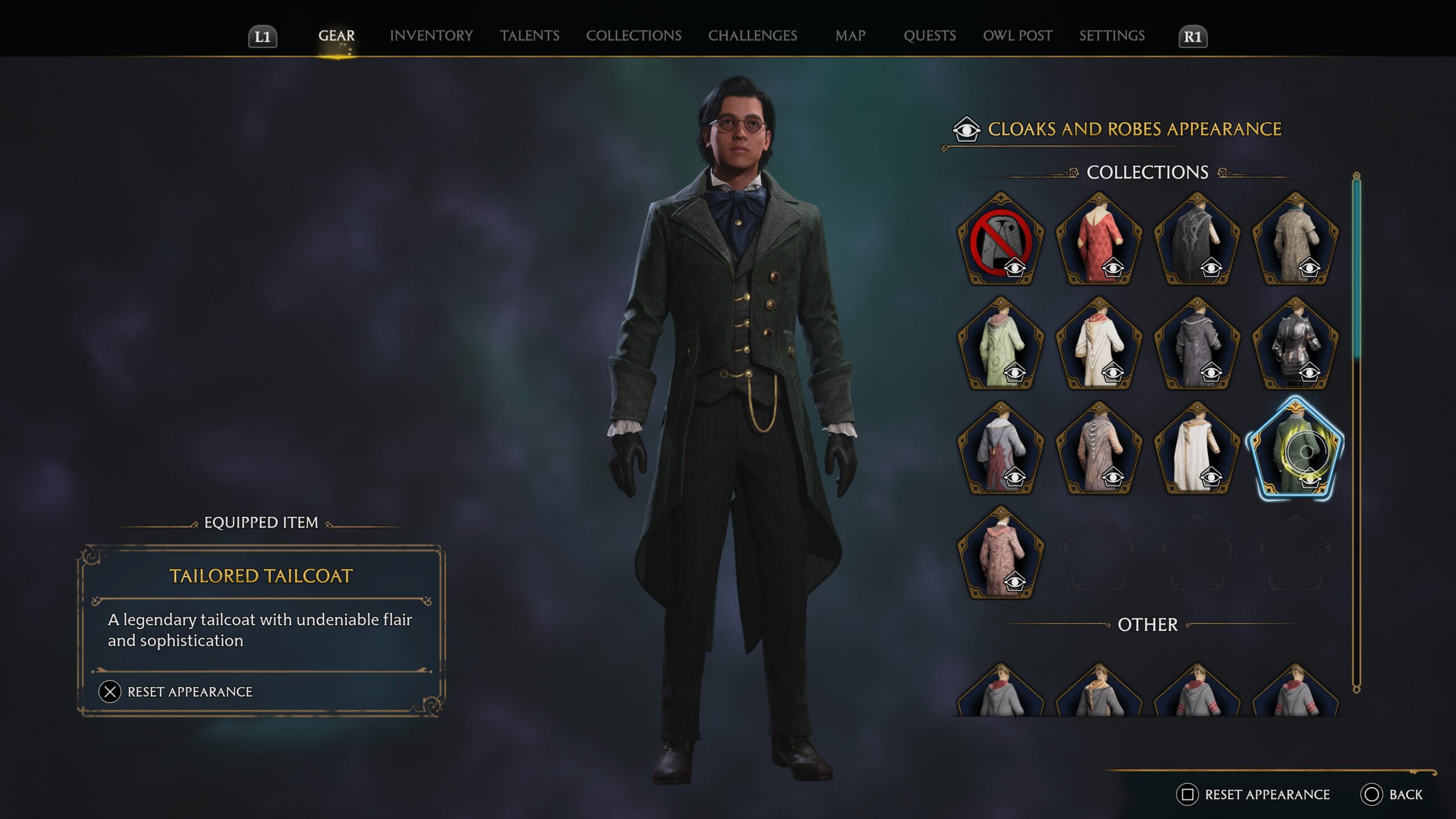Viewport: 1456px width, 819px height.
Task: Pick the pale green hooded robe
Action: pyautogui.click(x=1000, y=344)
